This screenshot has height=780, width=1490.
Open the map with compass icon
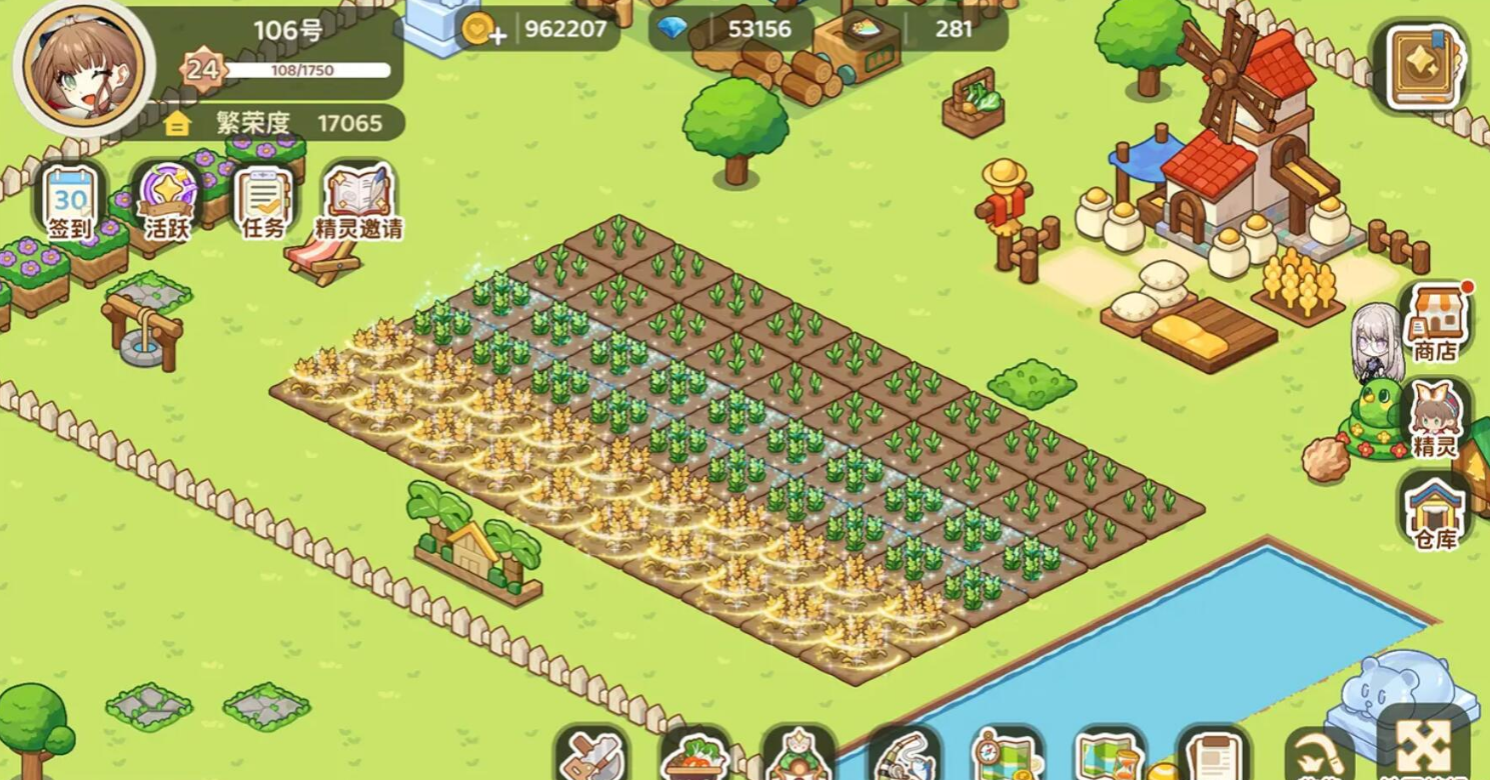1007,755
